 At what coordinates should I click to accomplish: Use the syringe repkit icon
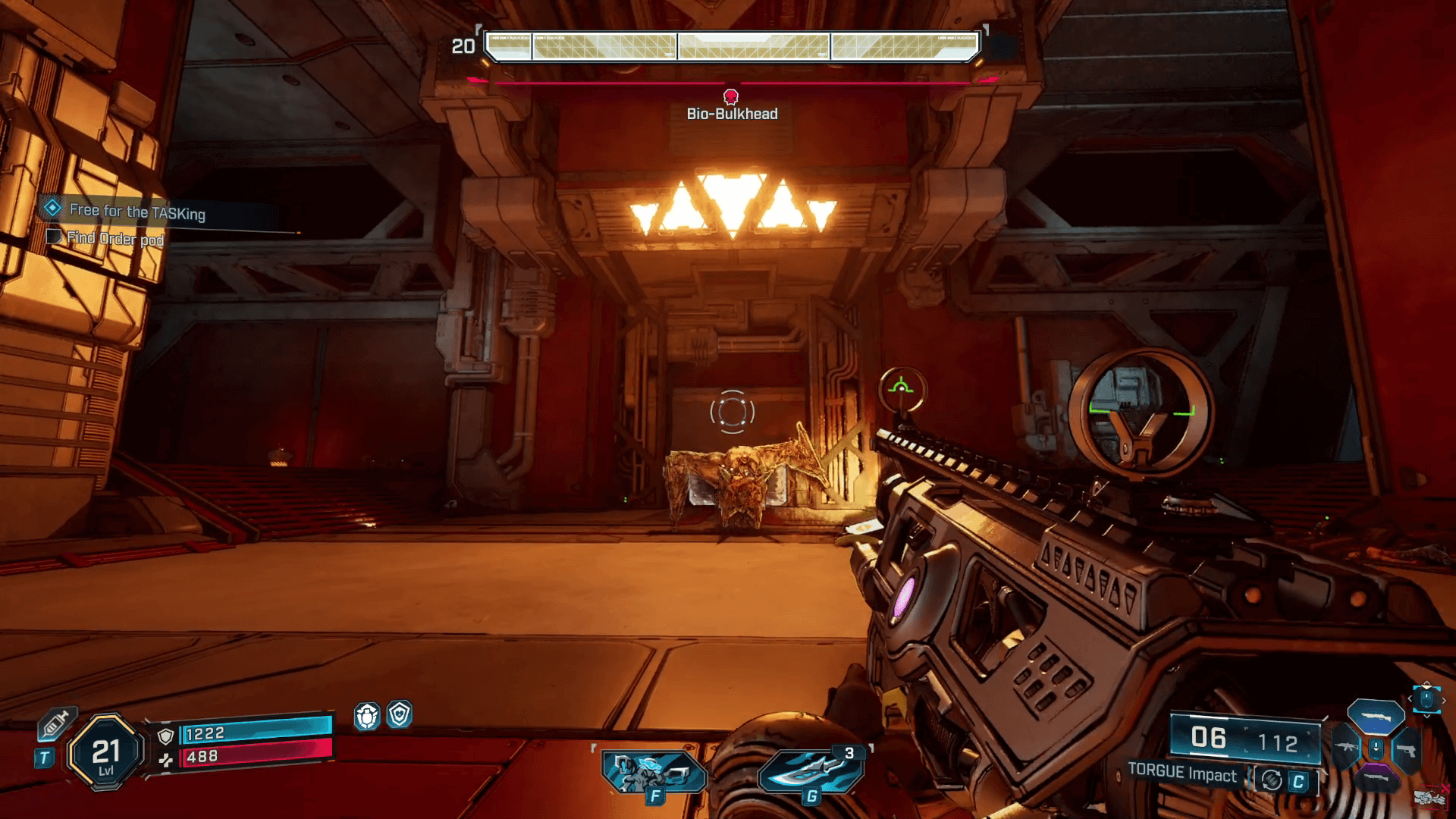click(55, 723)
